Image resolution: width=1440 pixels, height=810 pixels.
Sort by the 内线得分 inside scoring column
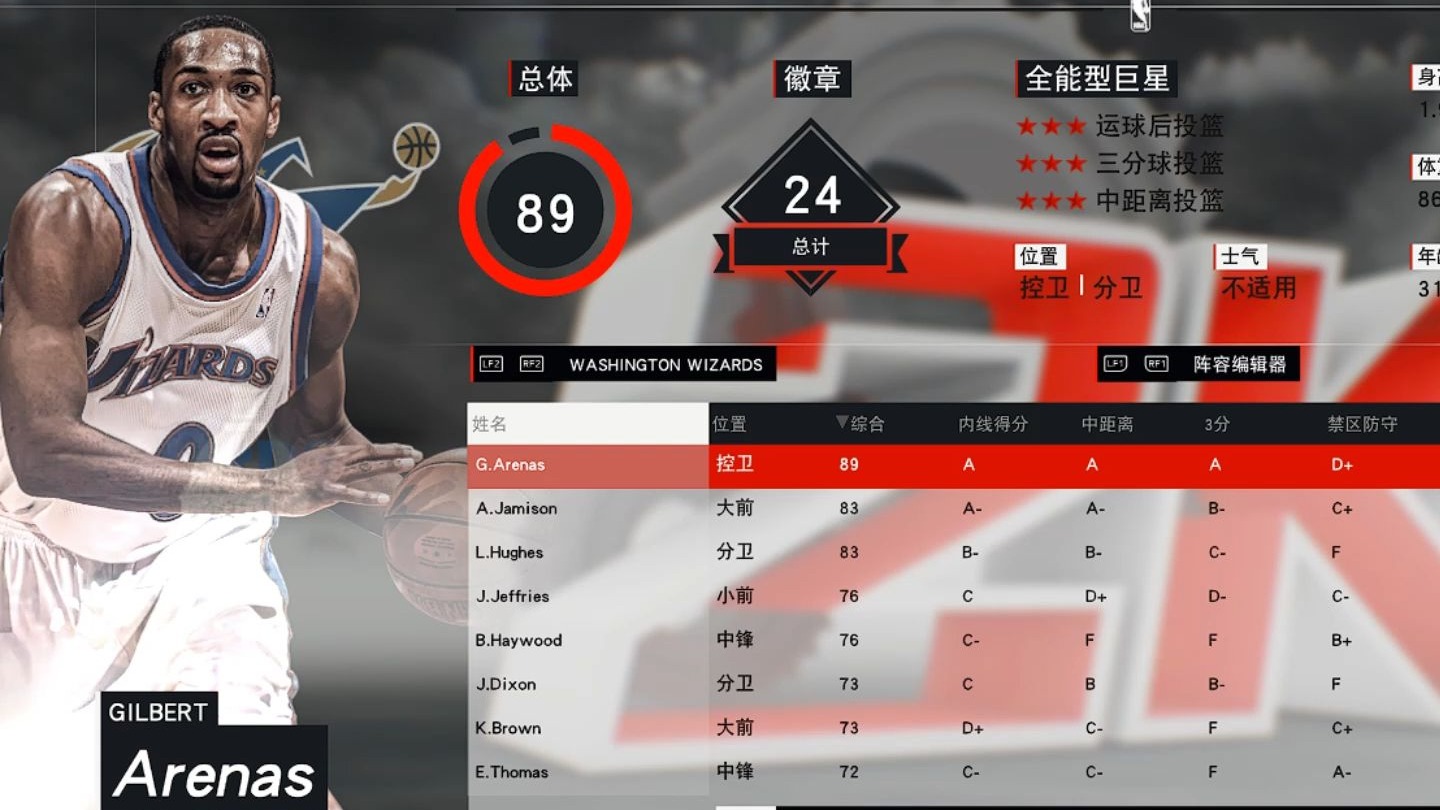pyautogui.click(x=992, y=424)
